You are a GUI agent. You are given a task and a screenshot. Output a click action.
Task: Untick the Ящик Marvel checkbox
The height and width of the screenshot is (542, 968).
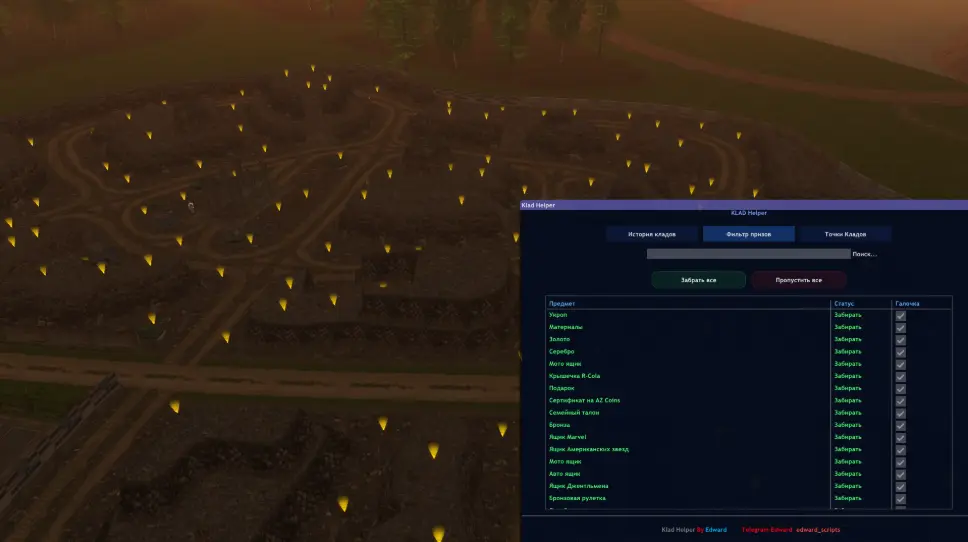(901, 437)
